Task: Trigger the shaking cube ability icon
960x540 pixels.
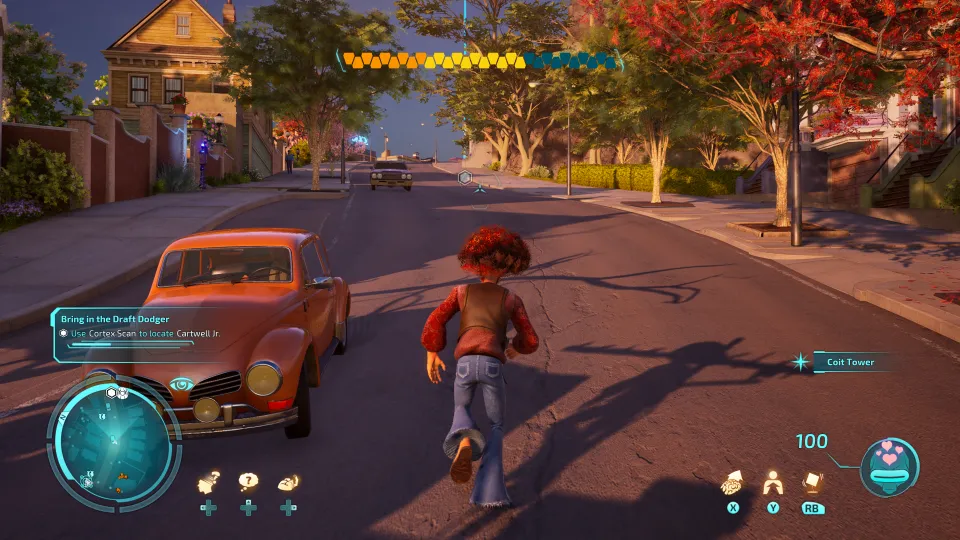Action: (x=813, y=482)
